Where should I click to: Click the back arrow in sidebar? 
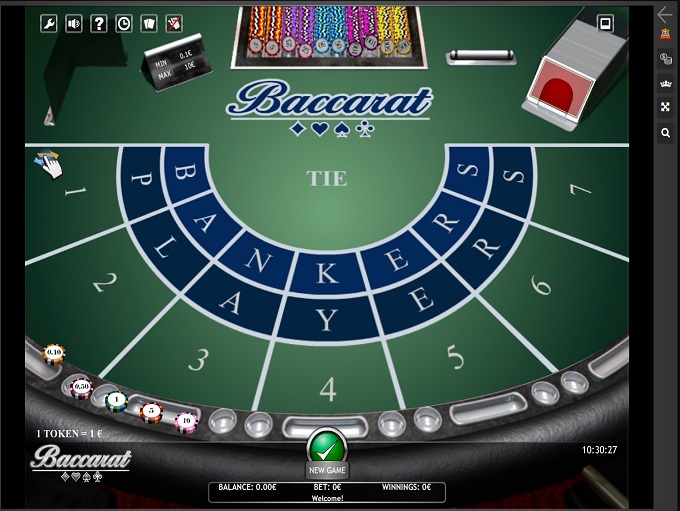tap(666, 14)
